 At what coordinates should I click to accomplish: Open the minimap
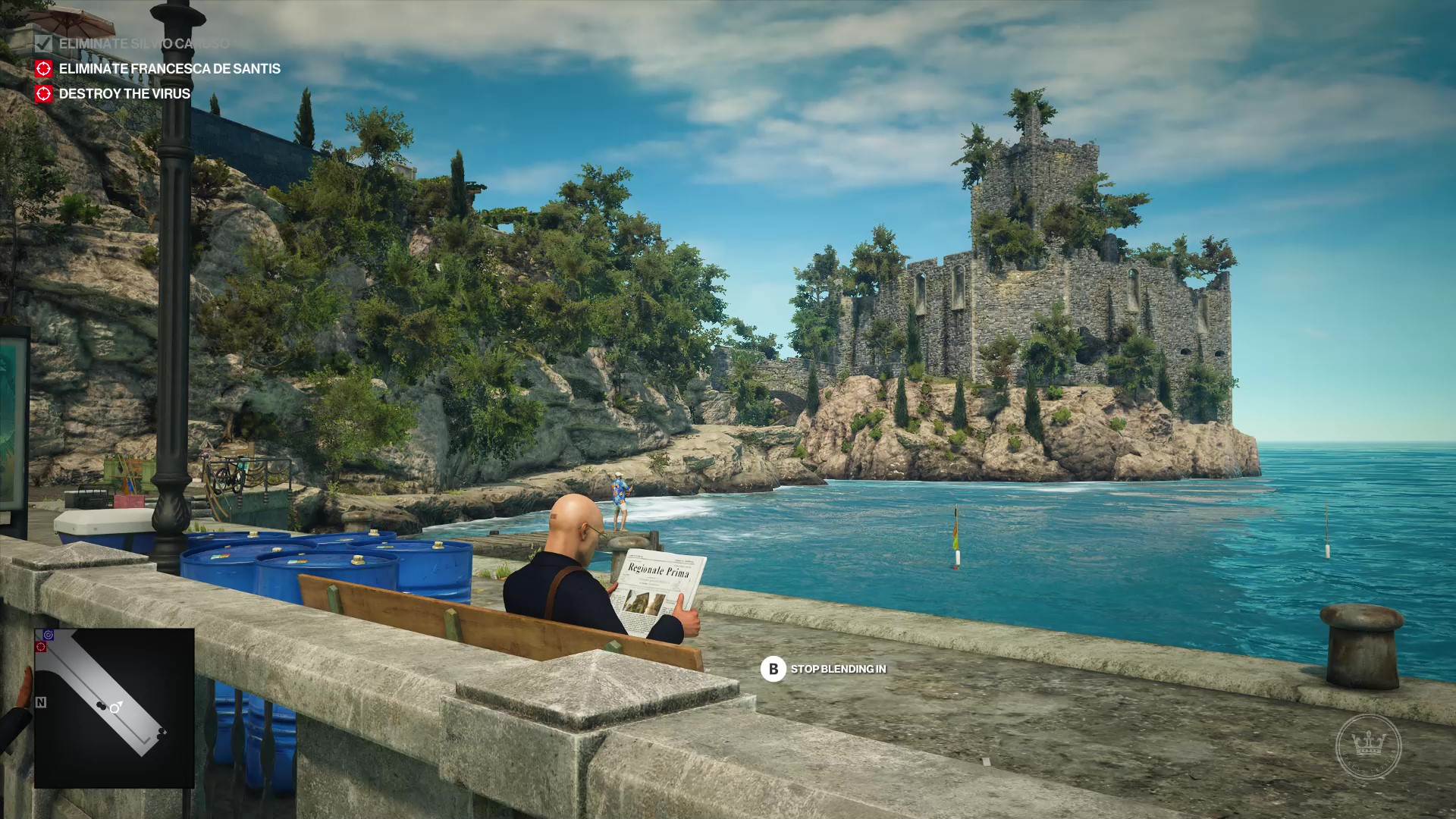(114, 708)
